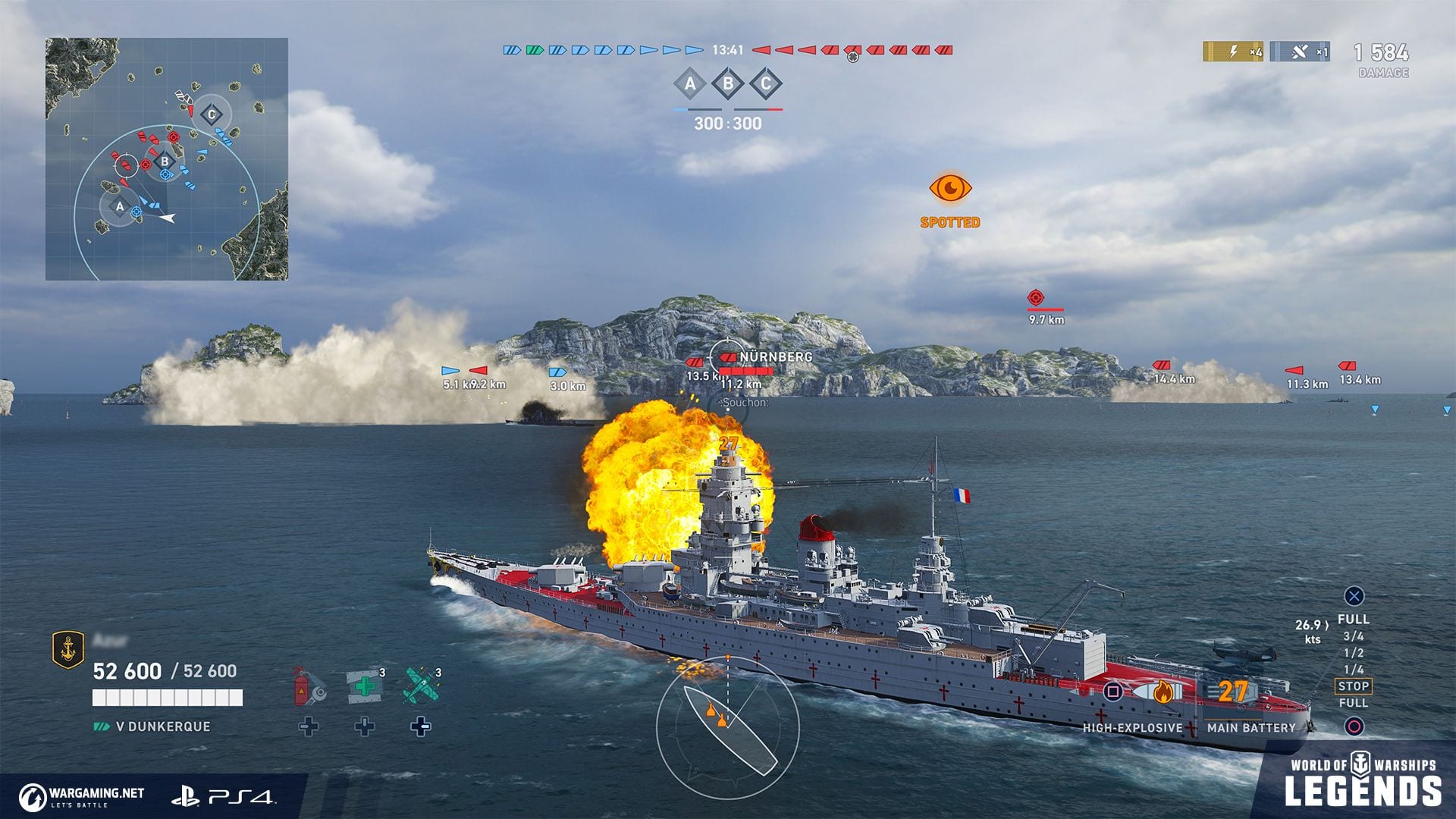Choose the 3/4 throttle setting
The height and width of the screenshot is (819, 1456).
click(x=1353, y=636)
